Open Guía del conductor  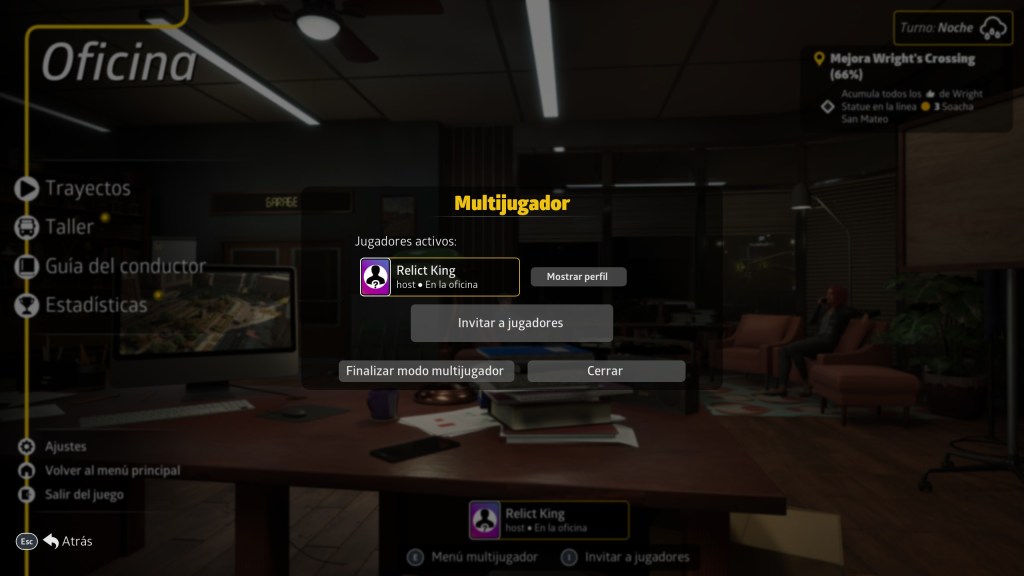pyautogui.click(x=124, y=266)
